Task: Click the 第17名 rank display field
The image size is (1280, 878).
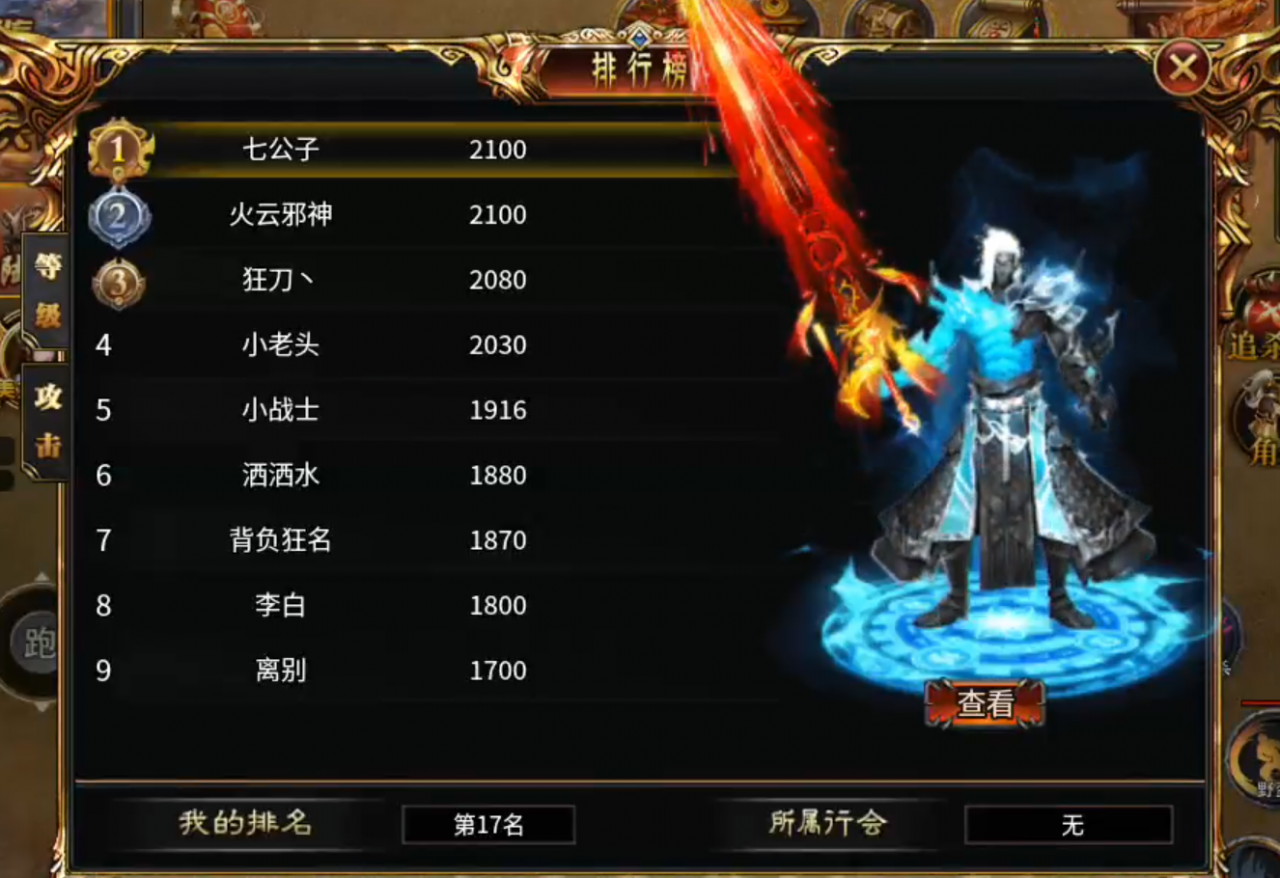Action: pyautogui.click(x=488, y=824)
